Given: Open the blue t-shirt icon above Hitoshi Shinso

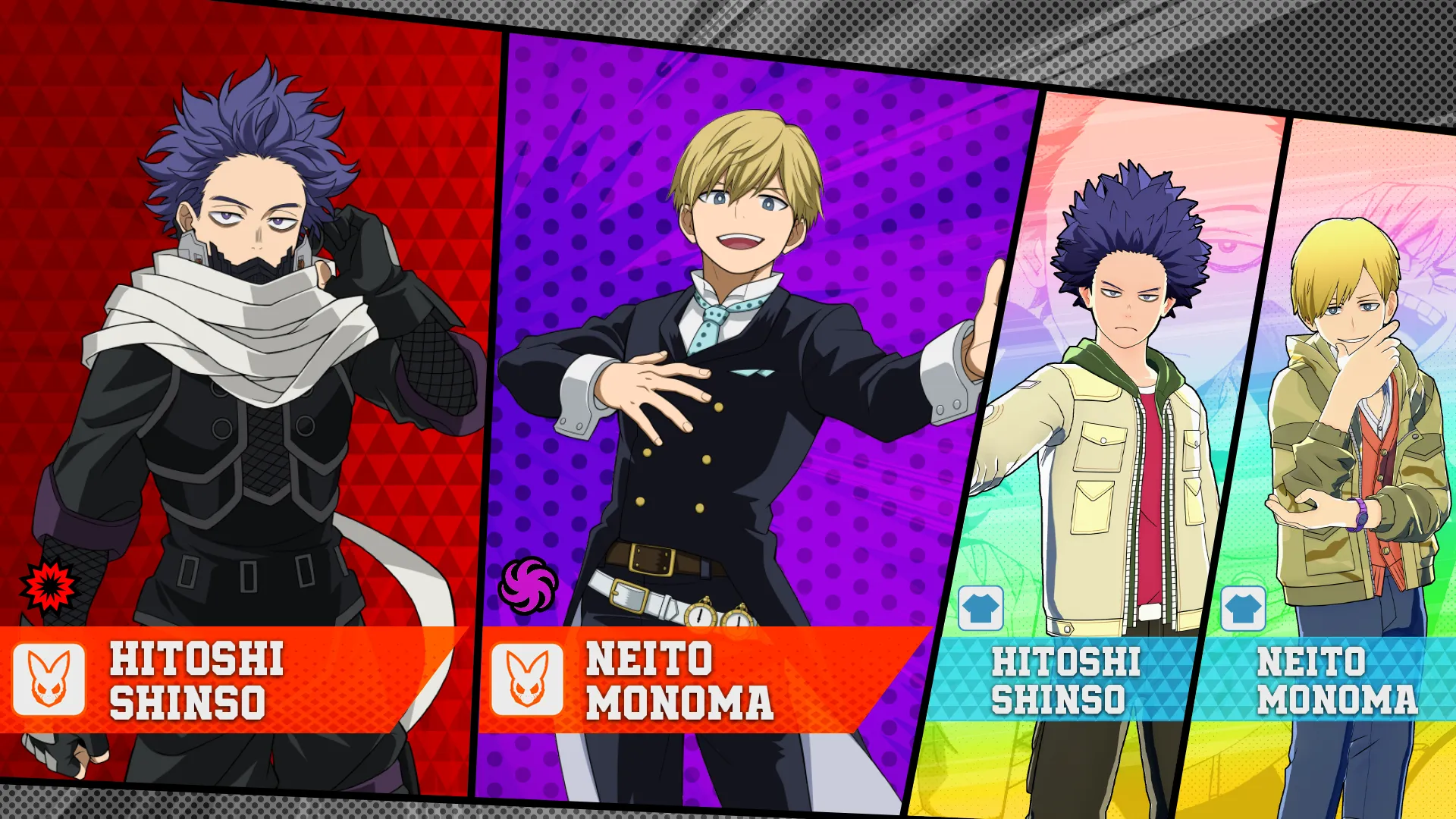Looking at the screenshot, I should 981,608.
